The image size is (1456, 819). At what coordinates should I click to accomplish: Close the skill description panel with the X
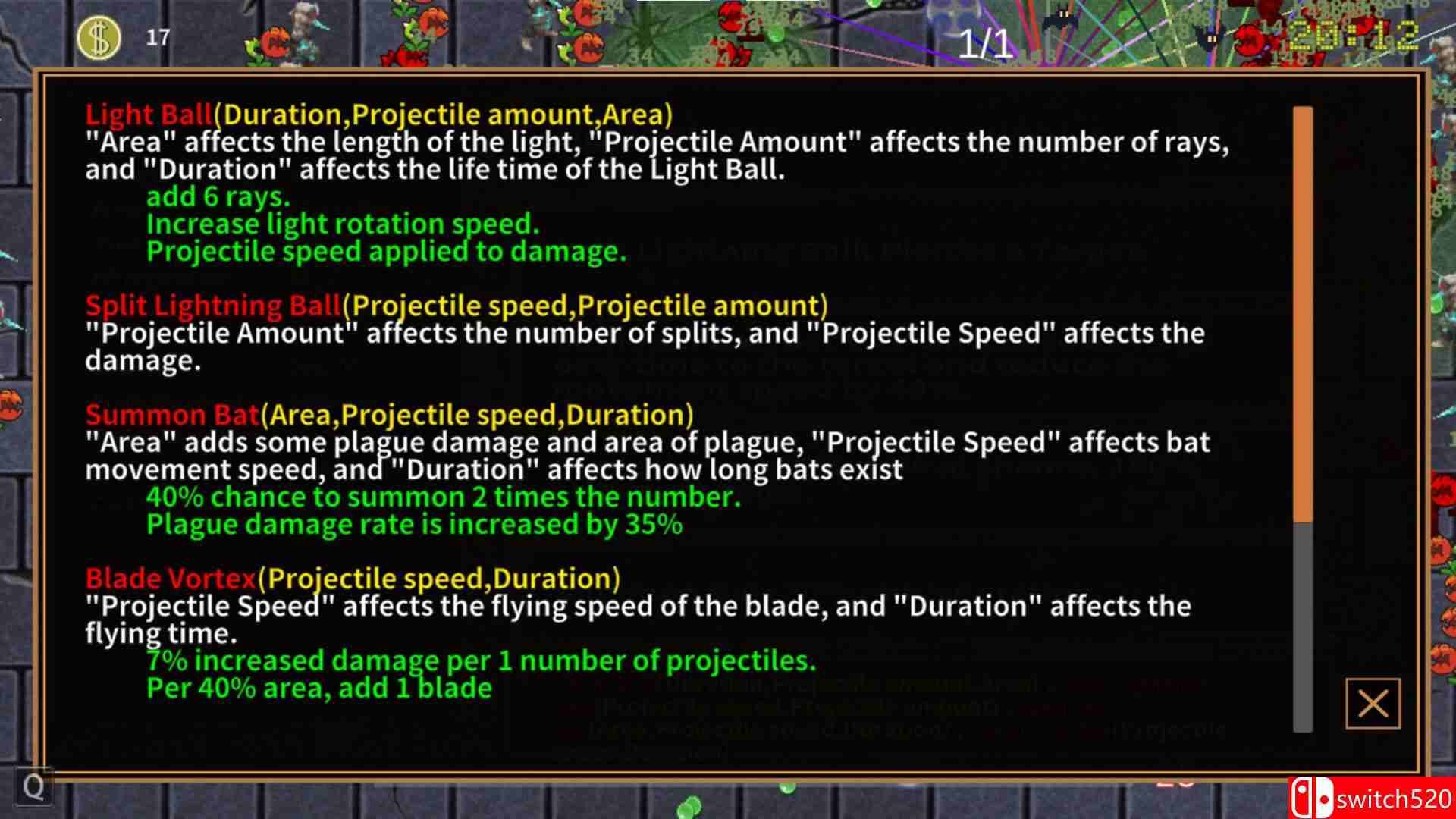tap(1374, 704)
